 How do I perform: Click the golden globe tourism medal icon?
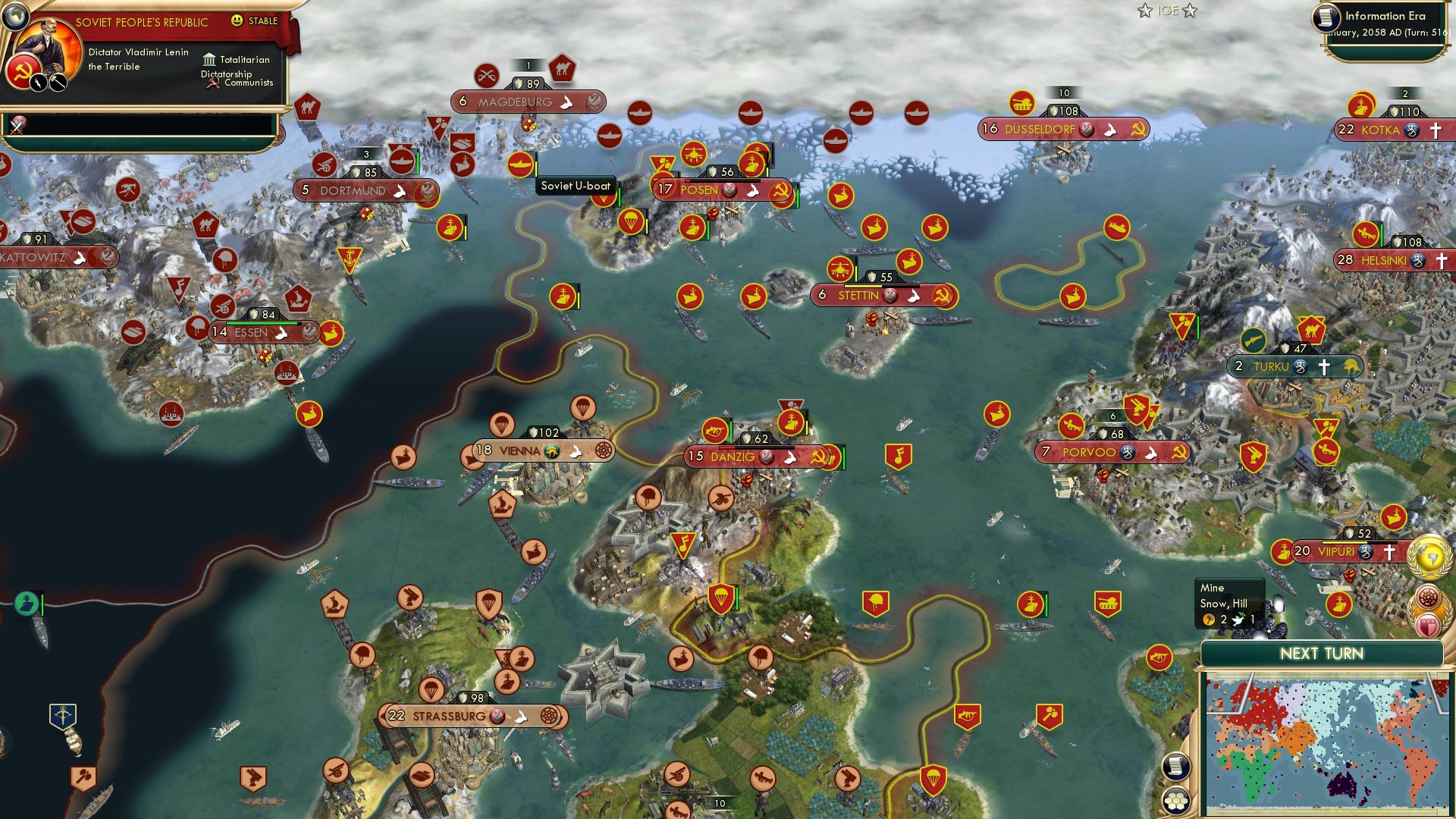1427,556
